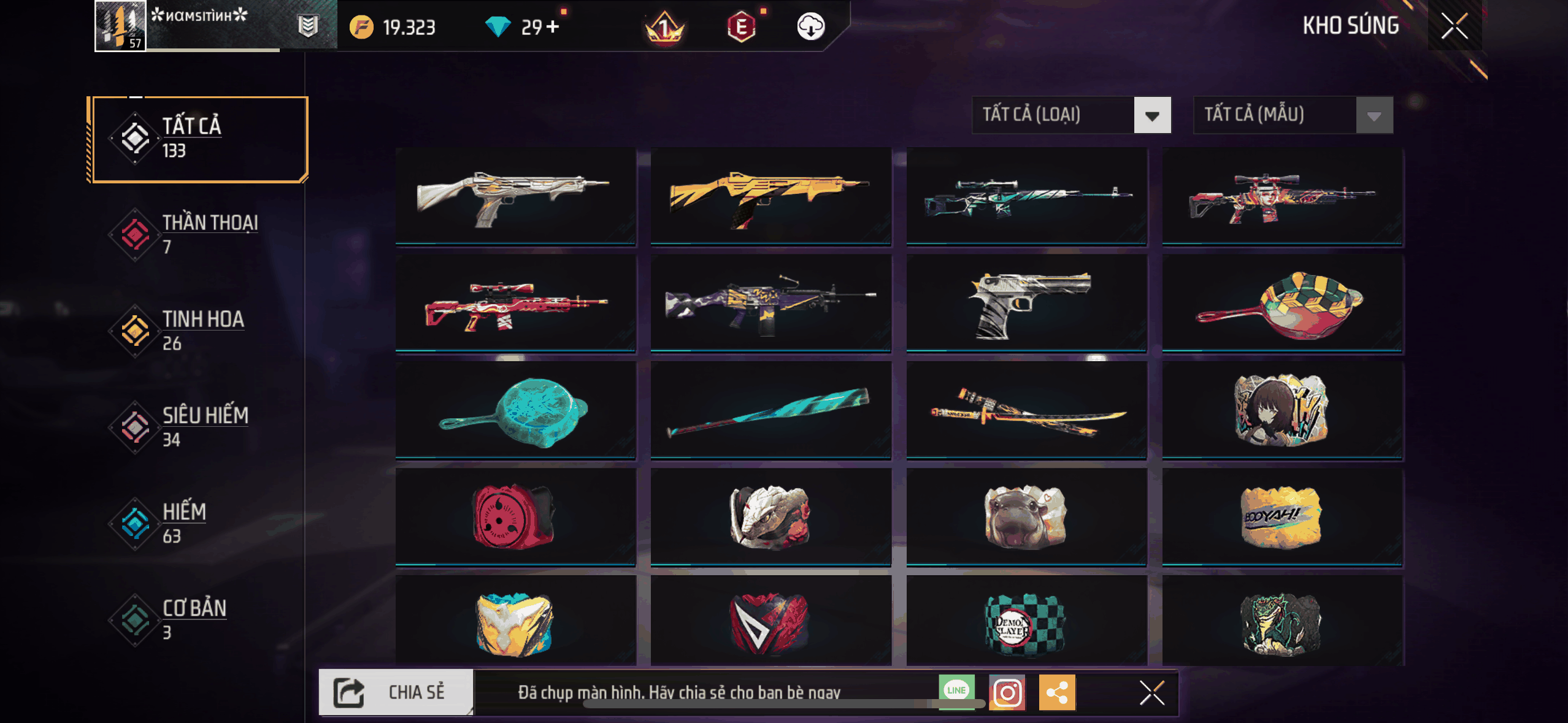
Task: Pick the Booyah gloo wall skin
Action: 1282,517
